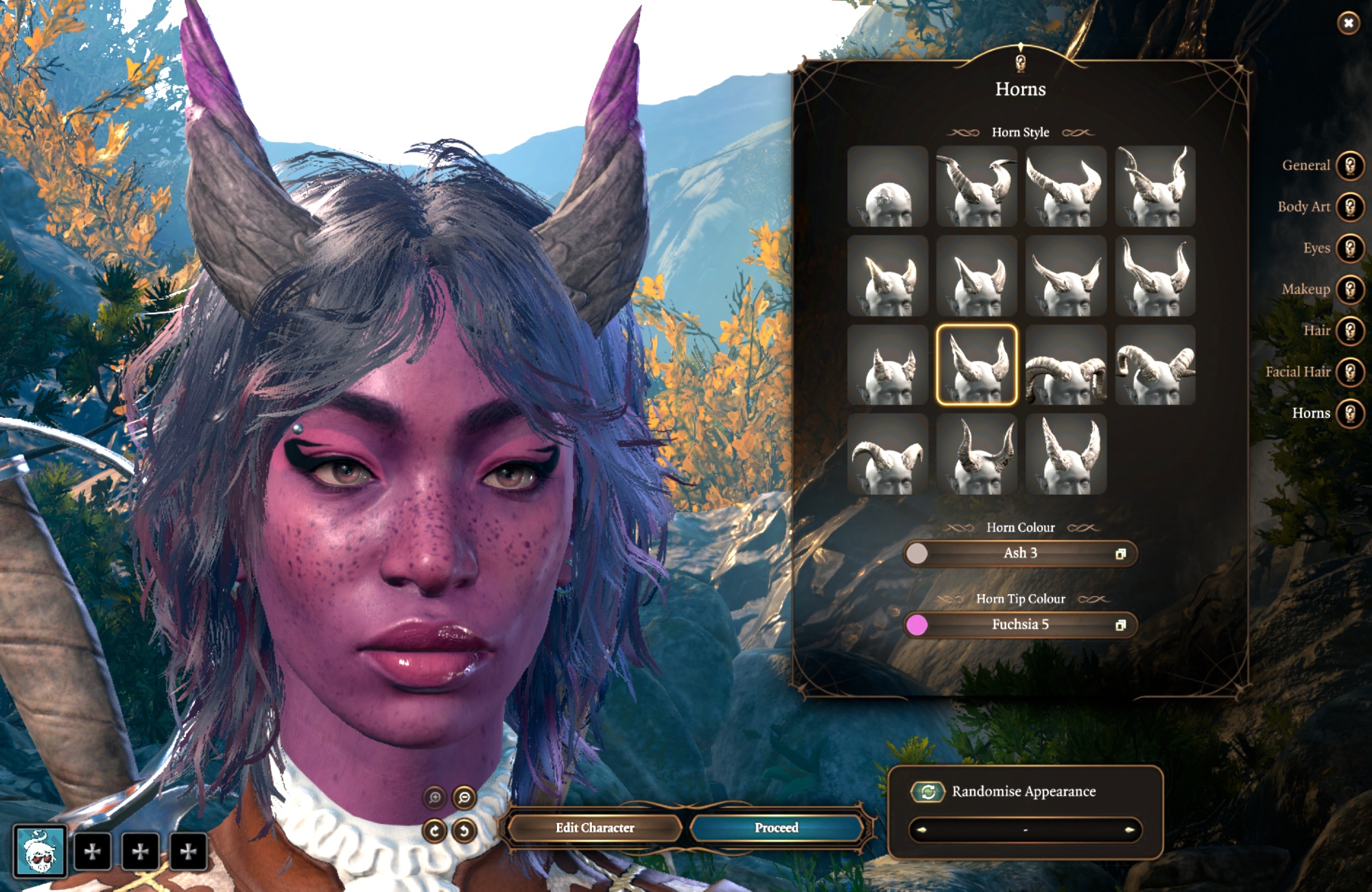Proceed to the next step

point(776,828)
